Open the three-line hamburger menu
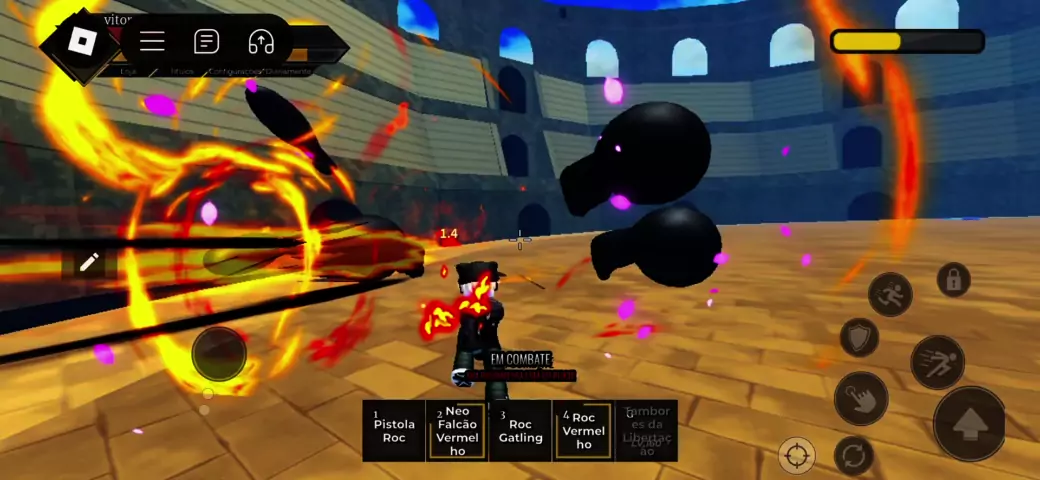Viewport: 1040px width, 480px height. coord(152,41)
